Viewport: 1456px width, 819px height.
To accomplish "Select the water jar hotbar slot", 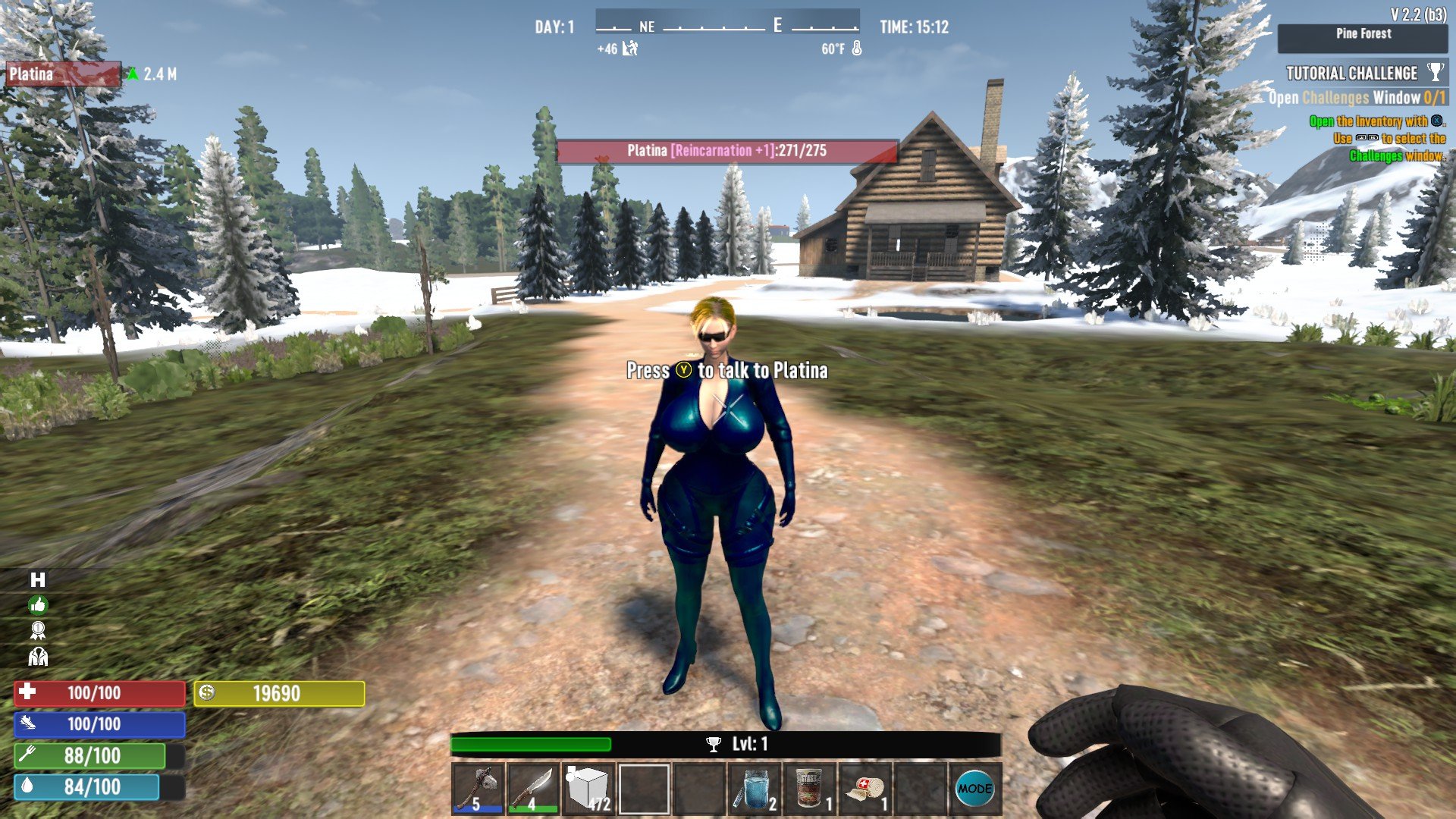I will tap(755, 789).
